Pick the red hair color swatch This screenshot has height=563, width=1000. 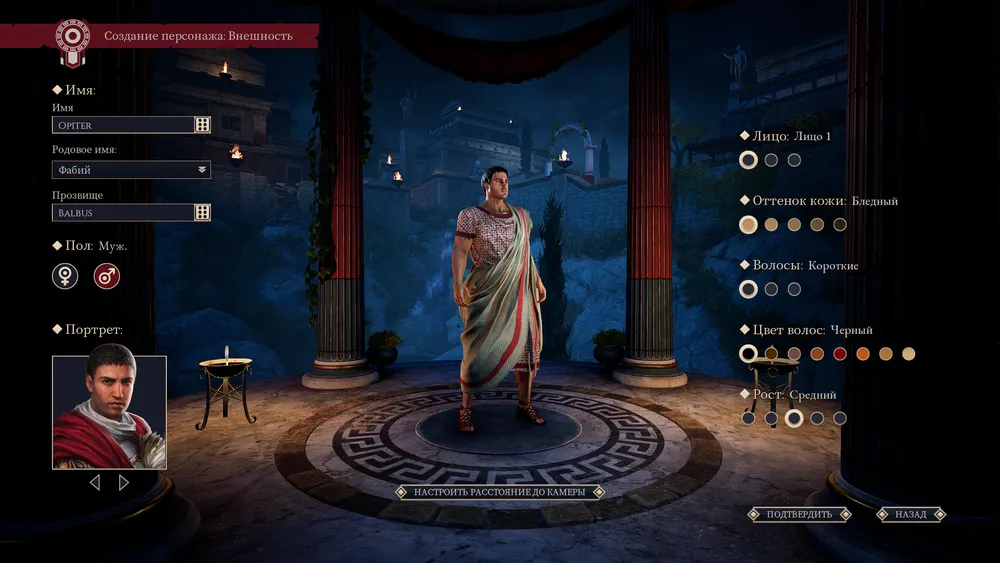point(840,354)
